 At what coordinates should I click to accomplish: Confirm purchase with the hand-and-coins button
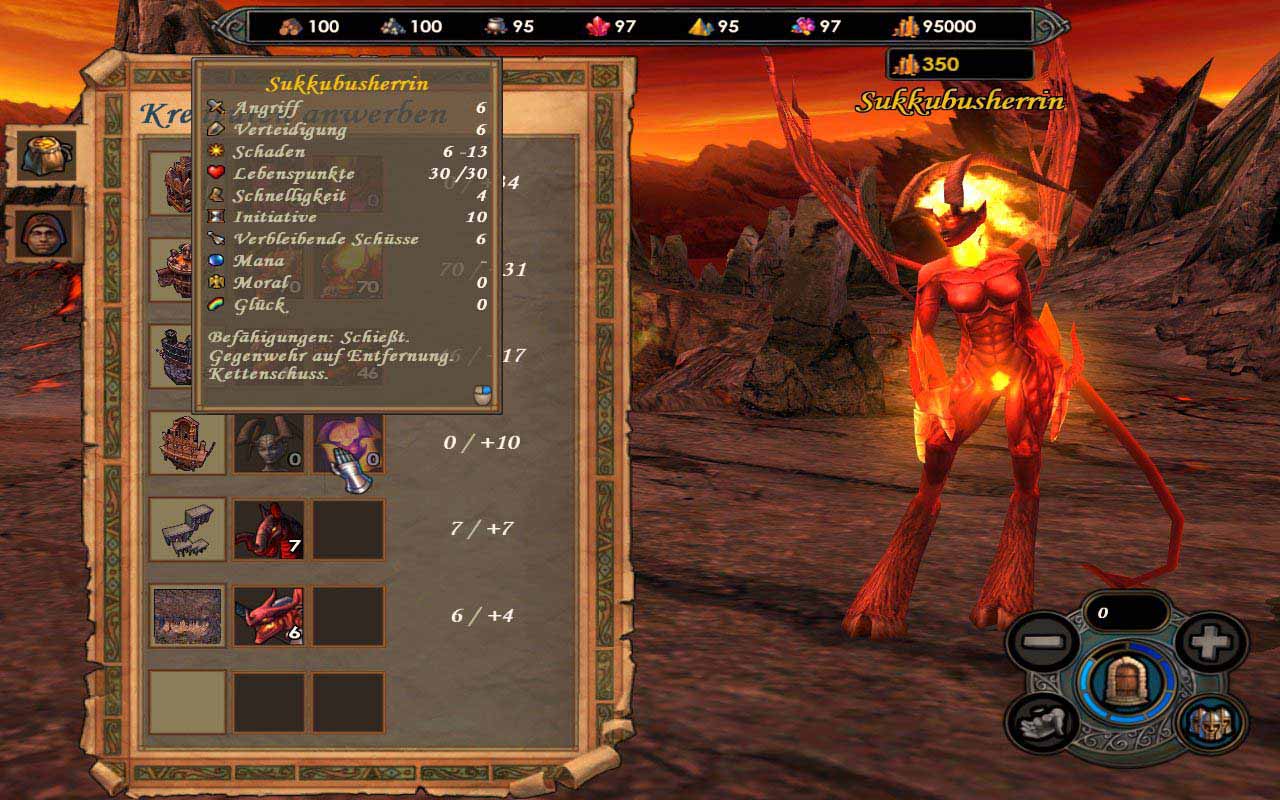pyautogui.click(x=1040, y=722)
